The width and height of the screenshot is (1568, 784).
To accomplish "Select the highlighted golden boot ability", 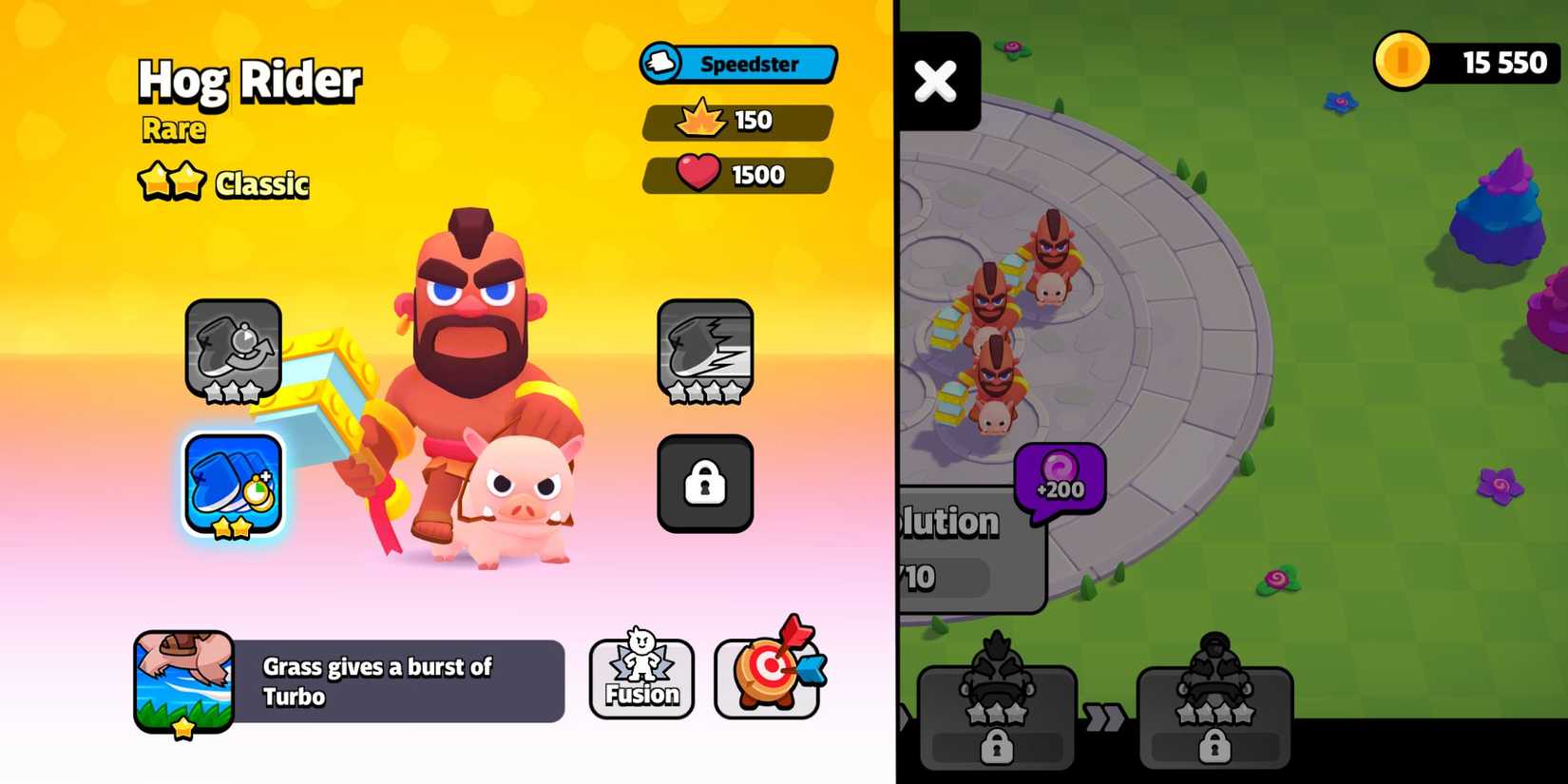I will (232, 485).
